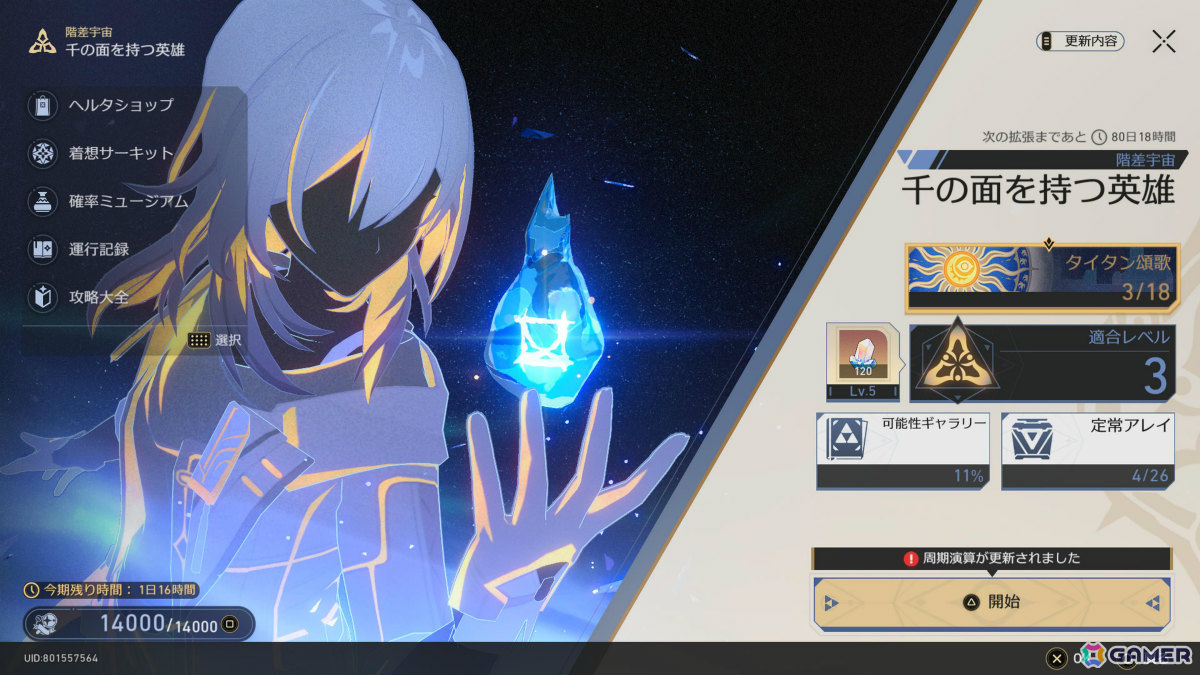
Task: Open 可能性ギャラリー panel
Action: (900, 451)
